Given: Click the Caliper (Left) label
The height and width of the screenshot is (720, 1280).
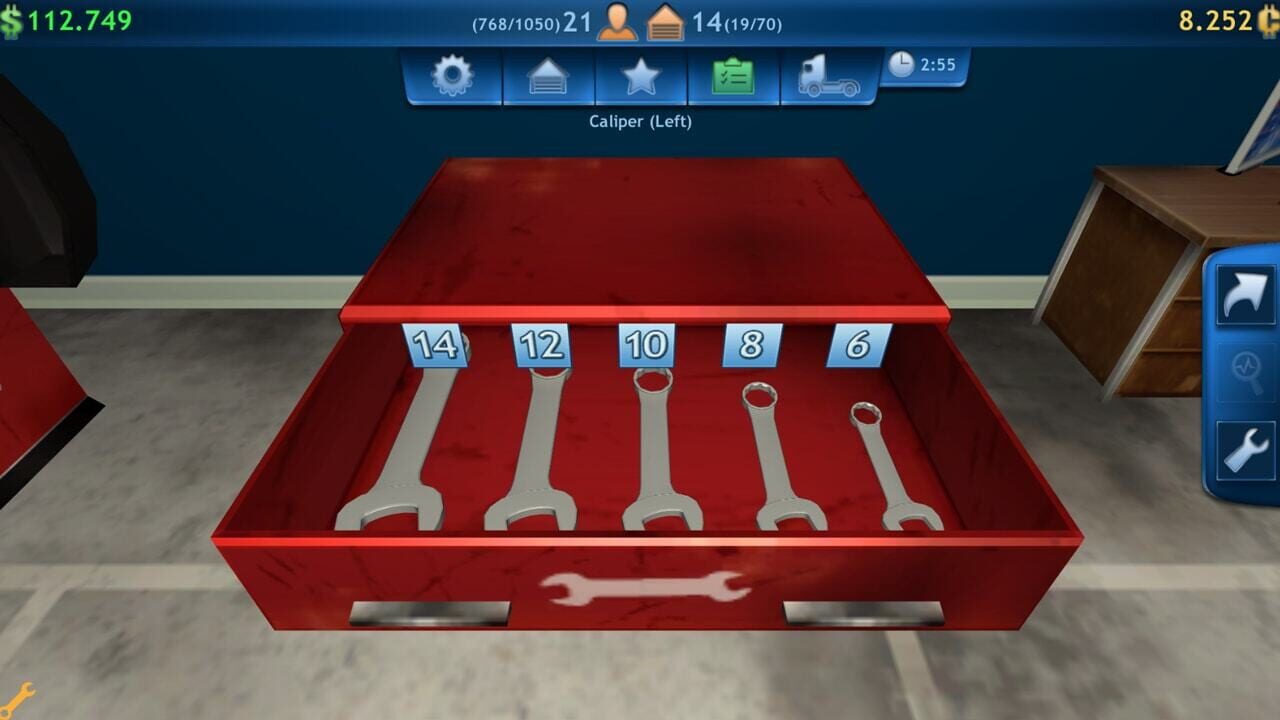Looking at the screenshot, I should [640, 120].
